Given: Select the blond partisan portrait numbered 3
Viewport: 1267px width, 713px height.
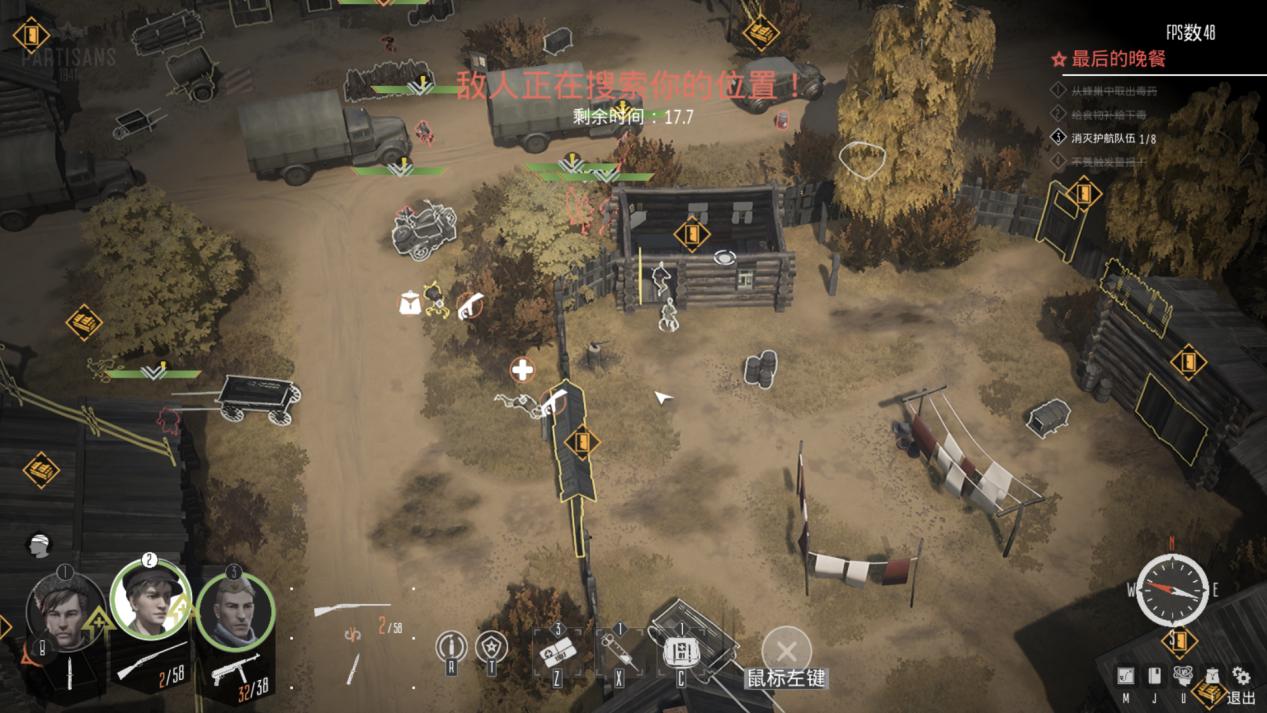Looking at the screenshot, I should click(234, 609).
